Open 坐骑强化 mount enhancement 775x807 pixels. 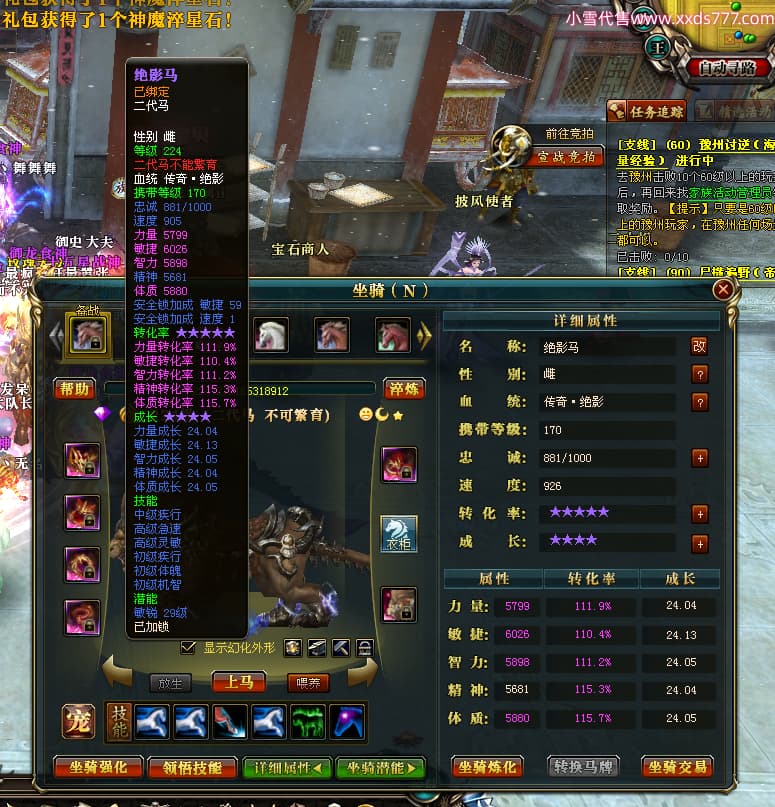pos(97,767)
